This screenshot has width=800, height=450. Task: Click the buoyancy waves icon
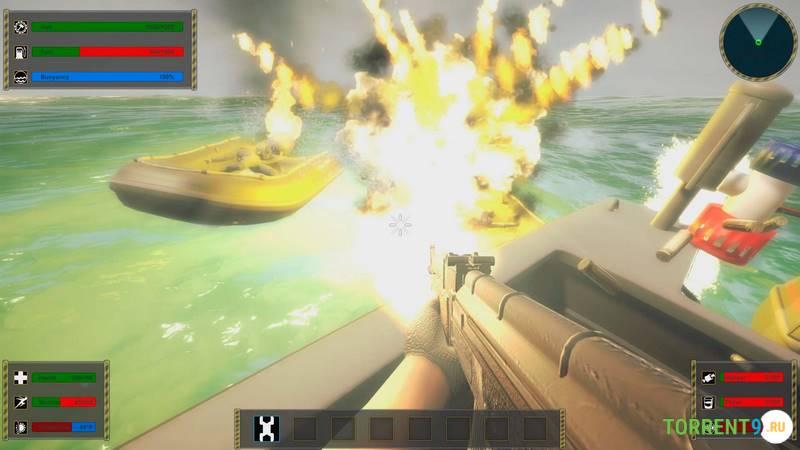click(x=18, y=76)
